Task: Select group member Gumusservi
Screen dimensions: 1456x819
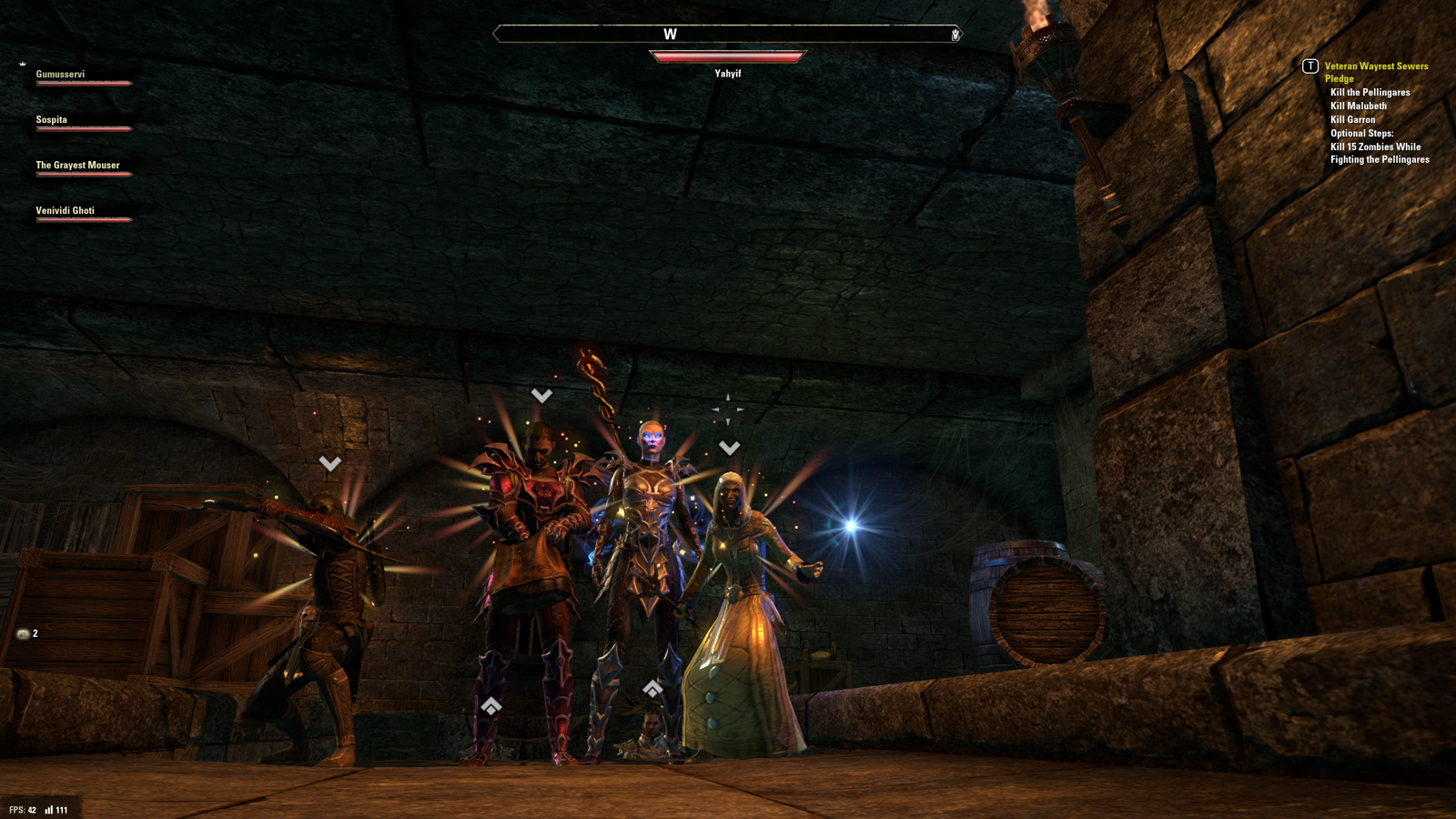Action: [61, 75]
